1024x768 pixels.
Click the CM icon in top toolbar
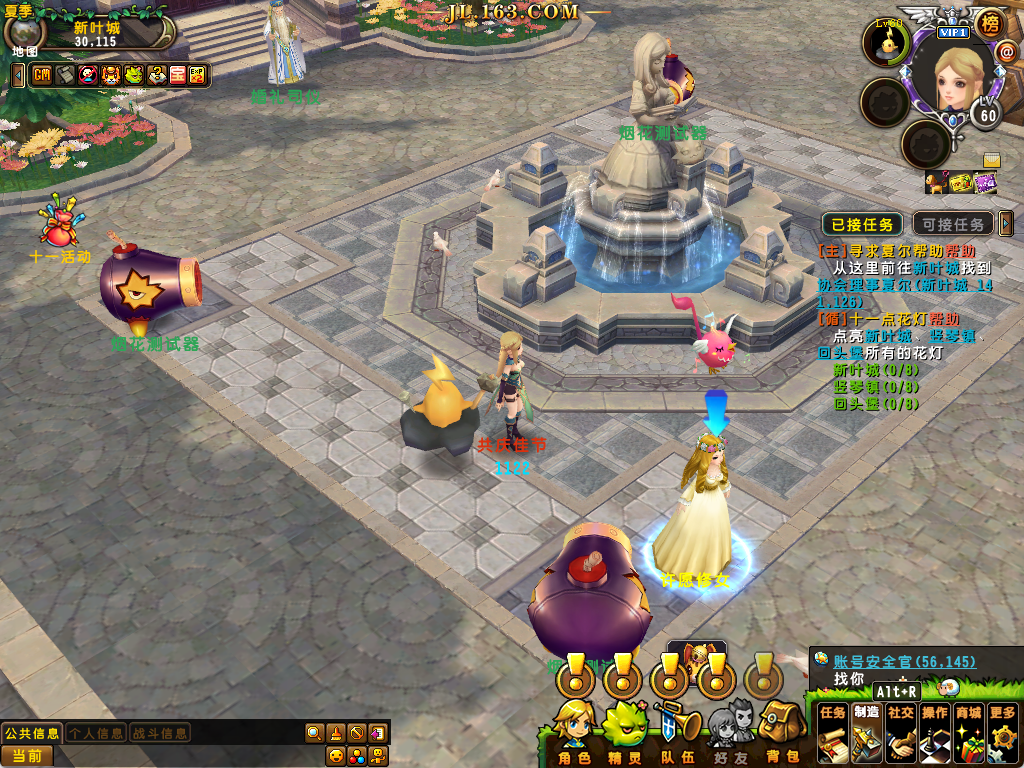coord(42,75)
